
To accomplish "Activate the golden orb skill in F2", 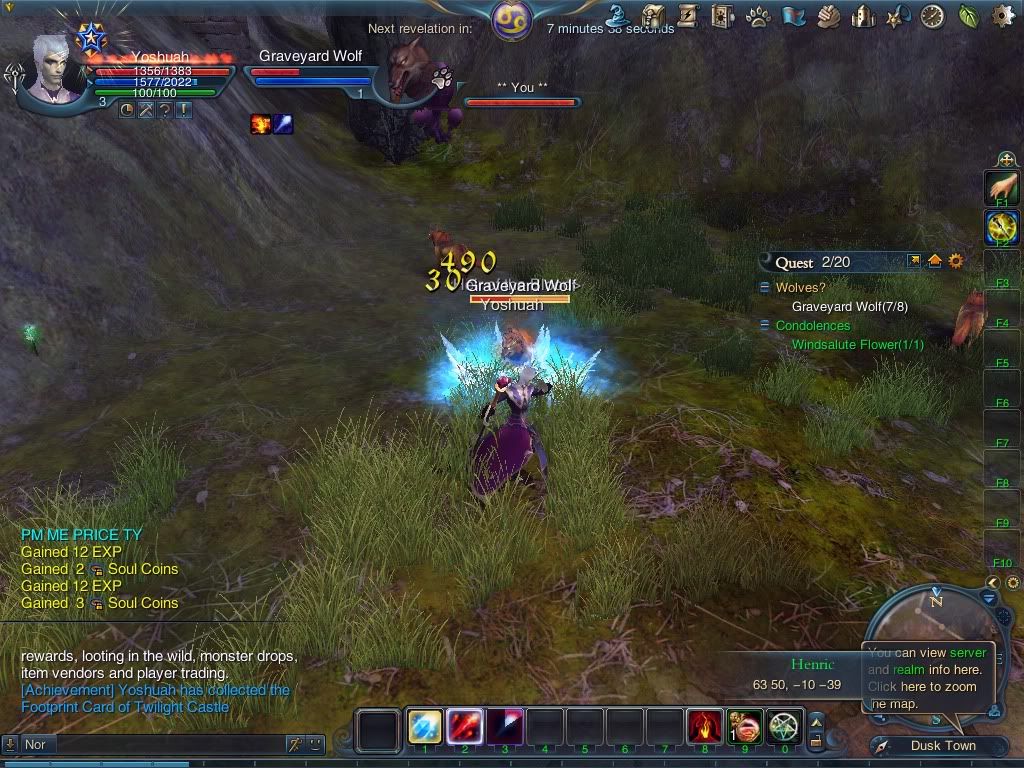I will point(1001,226).
